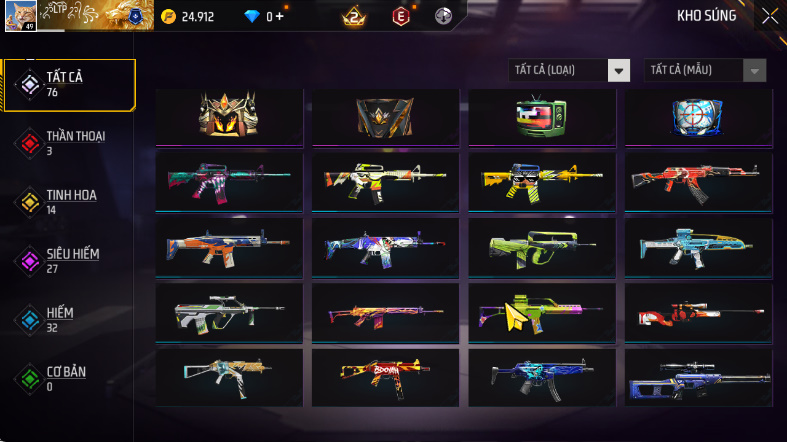The image size is (787, 442).
Task: Select the blue scoped VSS skin
Action: pos(697,377)
